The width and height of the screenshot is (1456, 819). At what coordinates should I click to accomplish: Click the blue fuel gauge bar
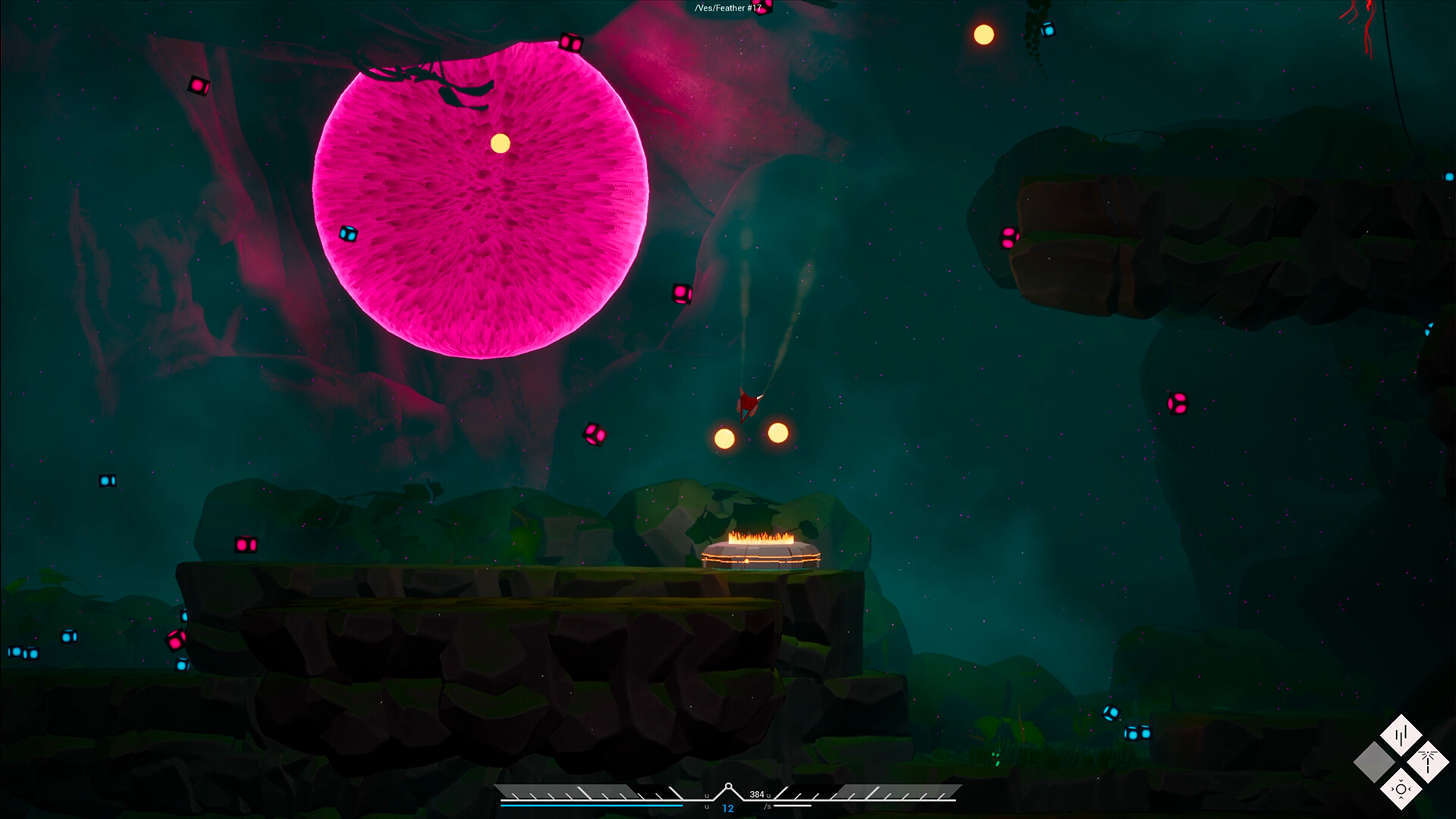(x=591, y=805)
